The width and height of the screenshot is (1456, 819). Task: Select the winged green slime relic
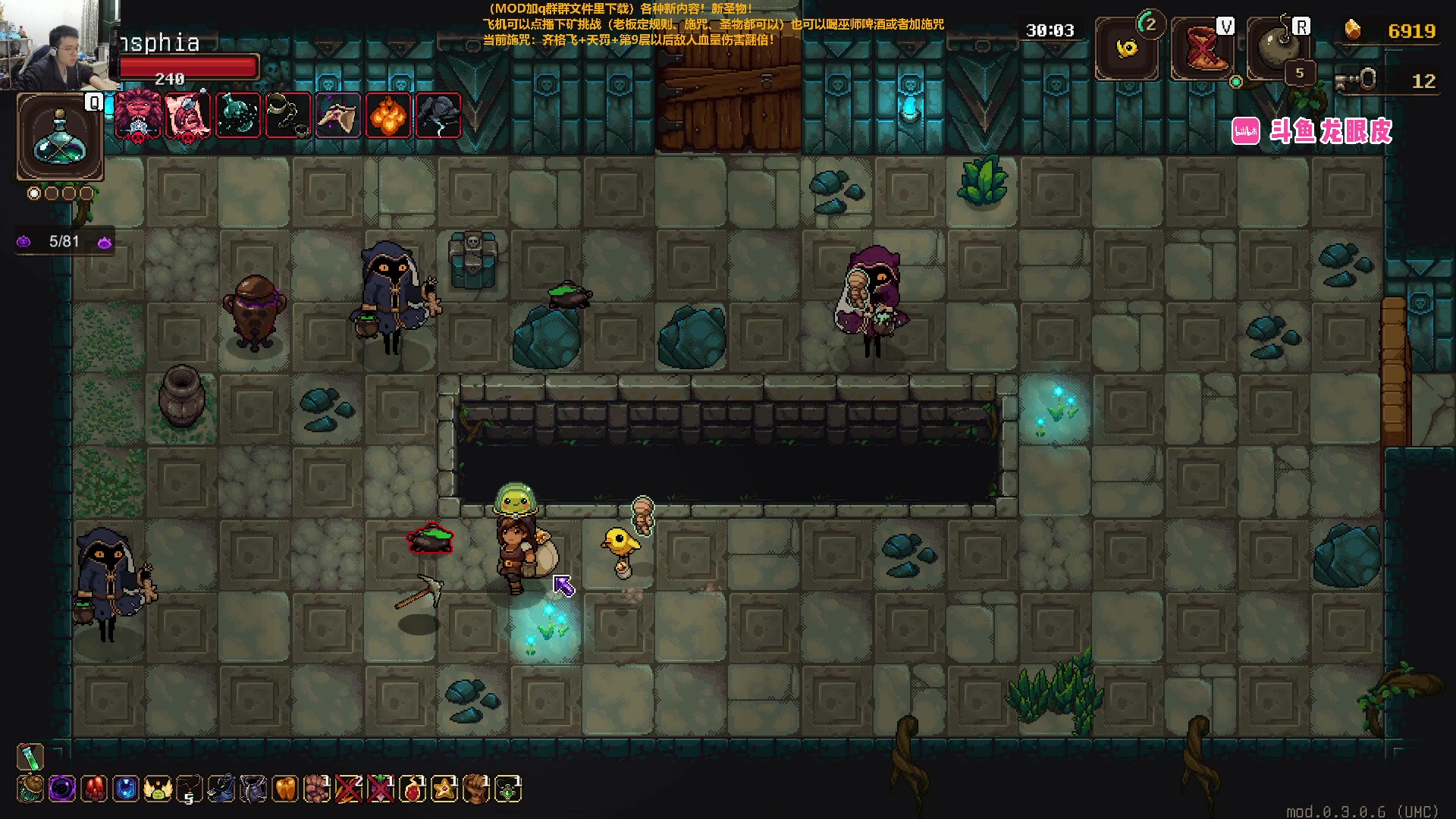(158, 789)
